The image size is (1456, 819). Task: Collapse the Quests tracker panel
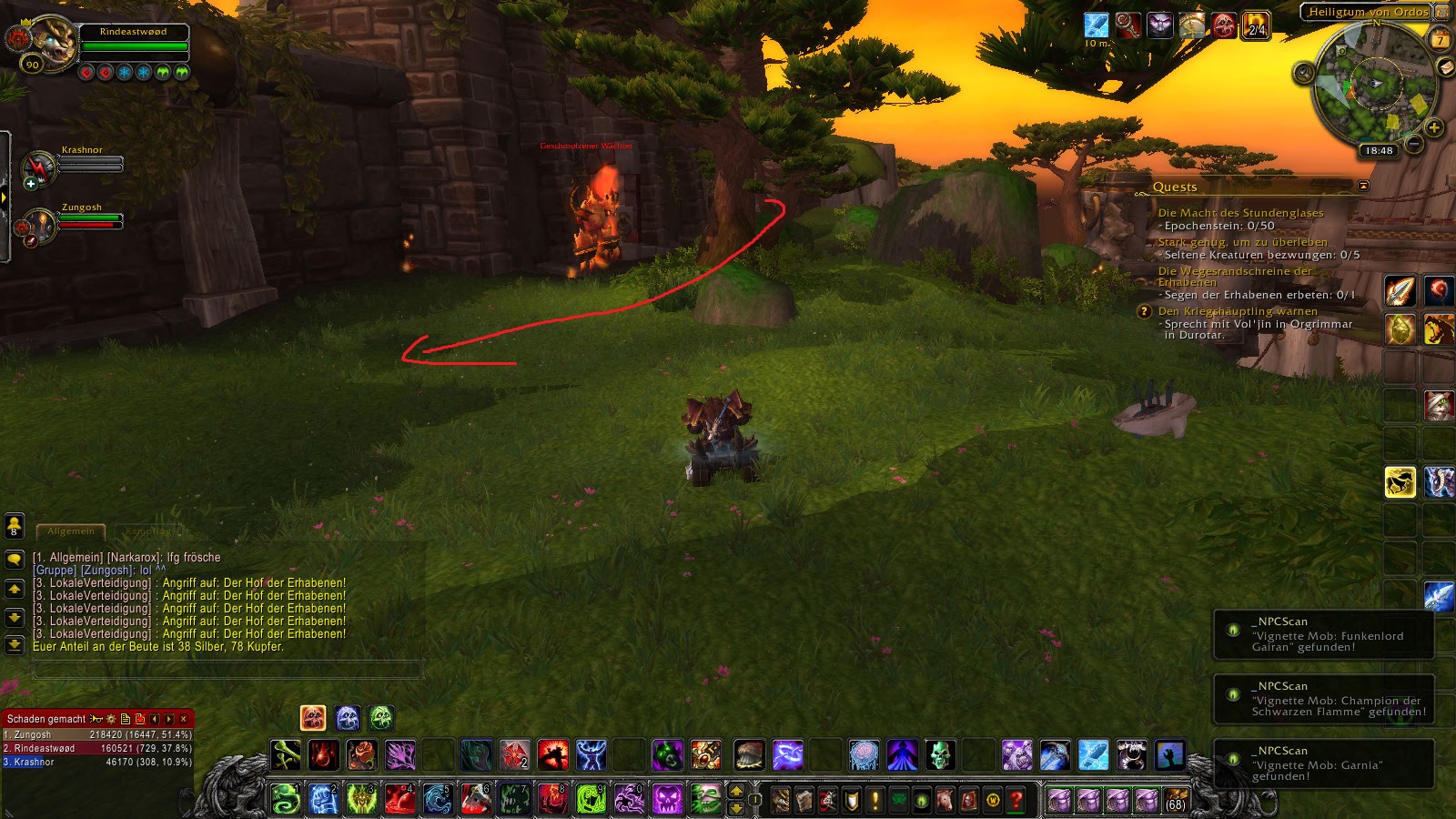click(1363, 186)
